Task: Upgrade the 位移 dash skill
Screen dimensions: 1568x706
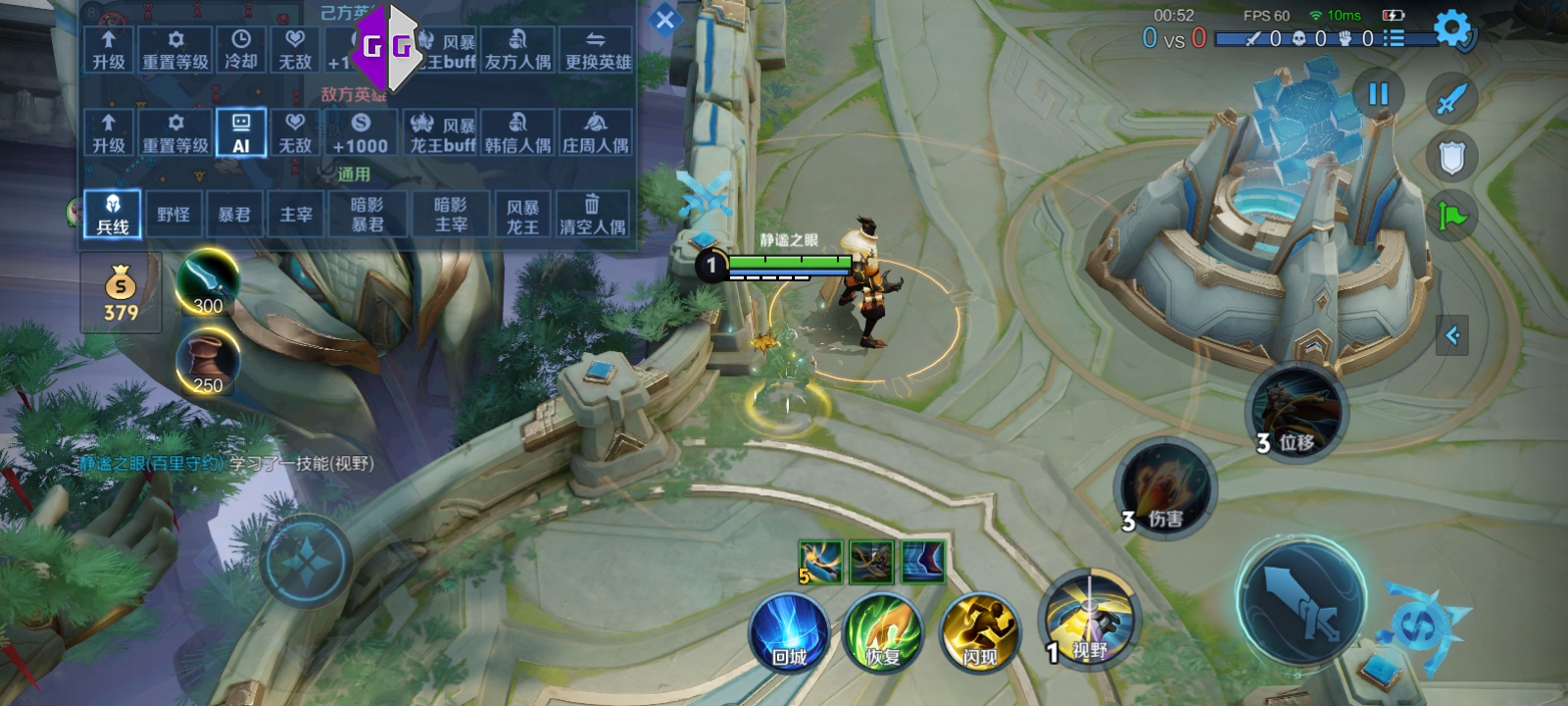Action: pos(1296,412)
